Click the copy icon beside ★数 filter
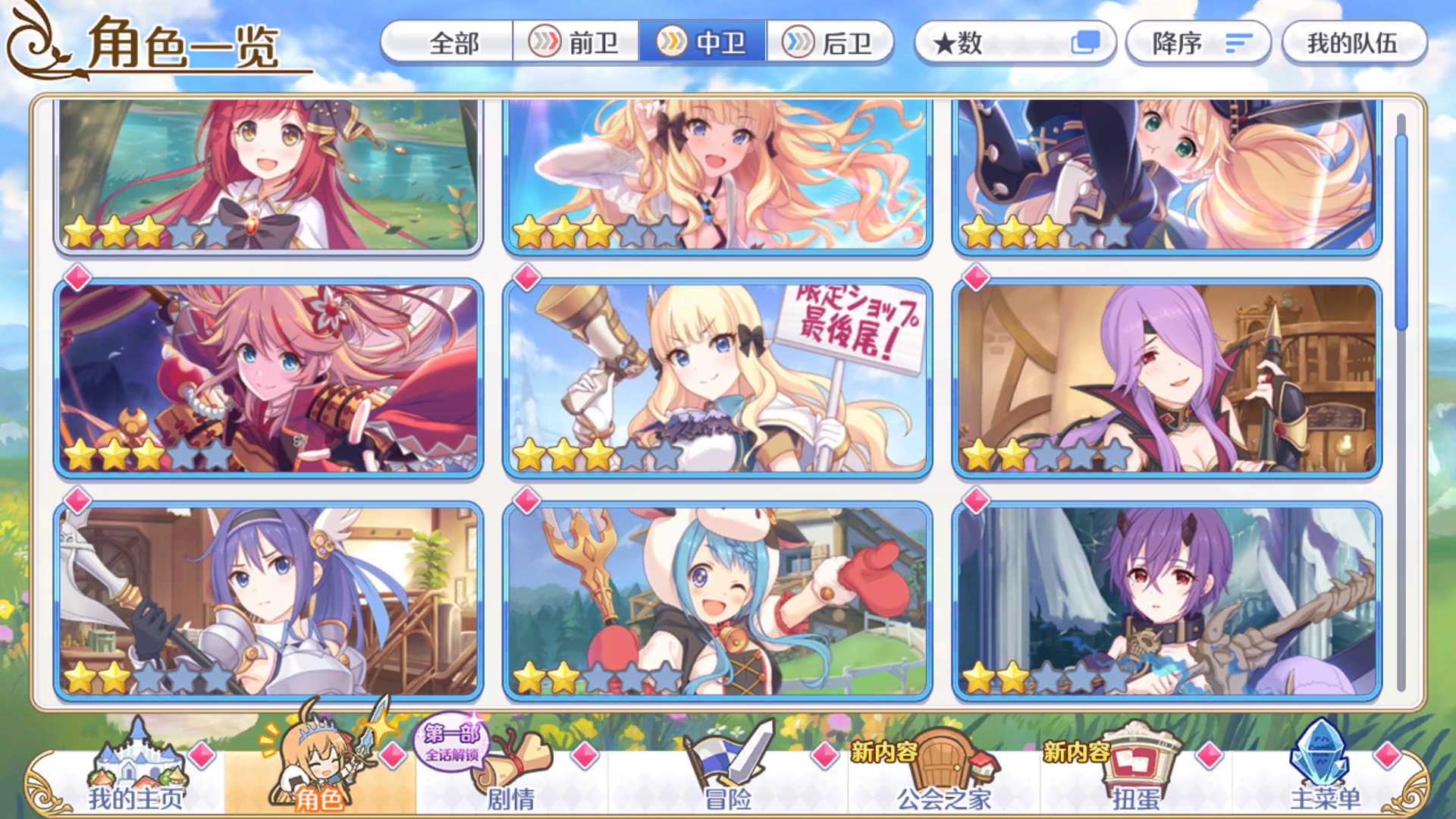 1087,43
